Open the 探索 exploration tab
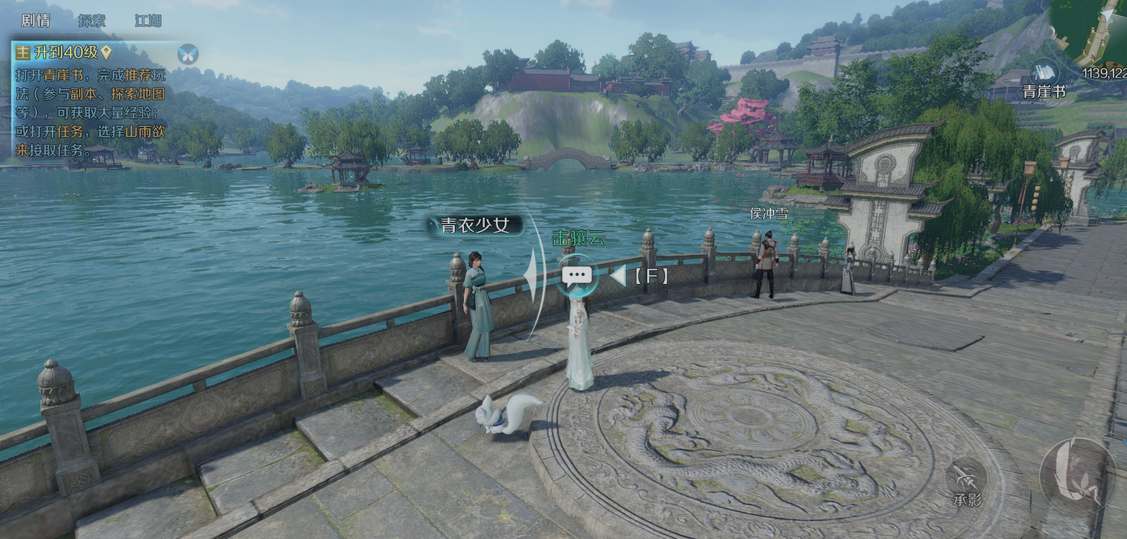Screen dimensions: 1127x539 click(92, 20)
